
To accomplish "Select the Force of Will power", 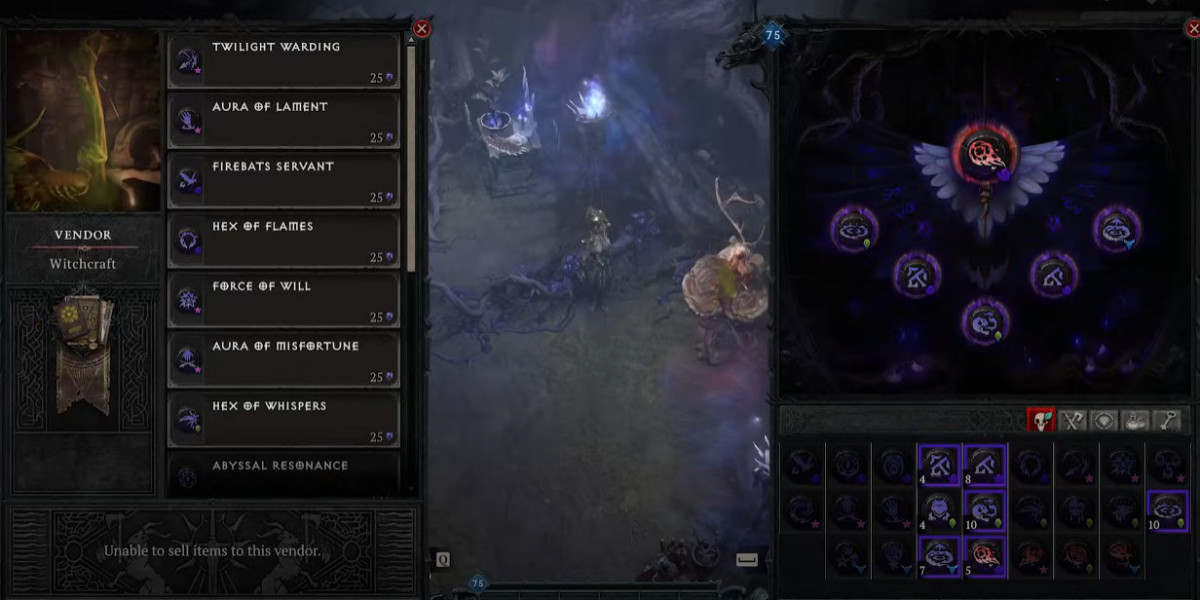I will pos(284,301).
